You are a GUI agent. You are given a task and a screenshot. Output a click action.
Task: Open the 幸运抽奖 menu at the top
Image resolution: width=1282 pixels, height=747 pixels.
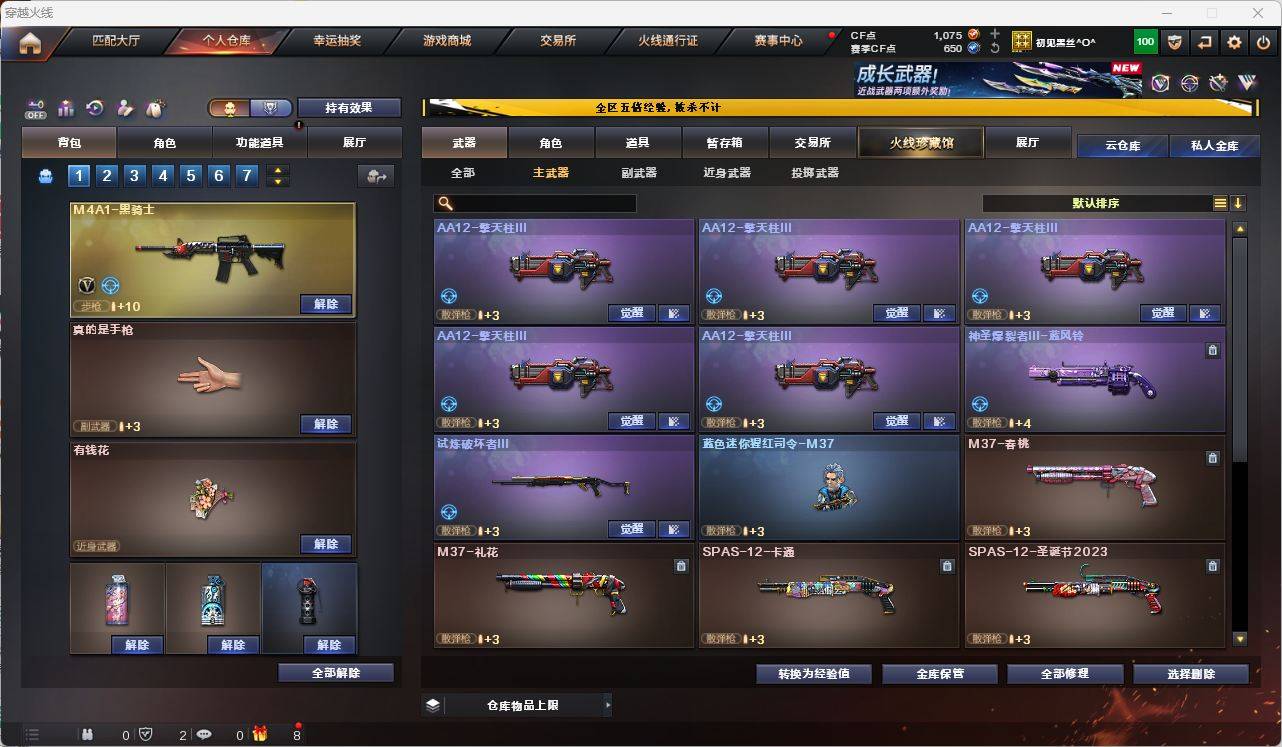(x=338, y=41)
